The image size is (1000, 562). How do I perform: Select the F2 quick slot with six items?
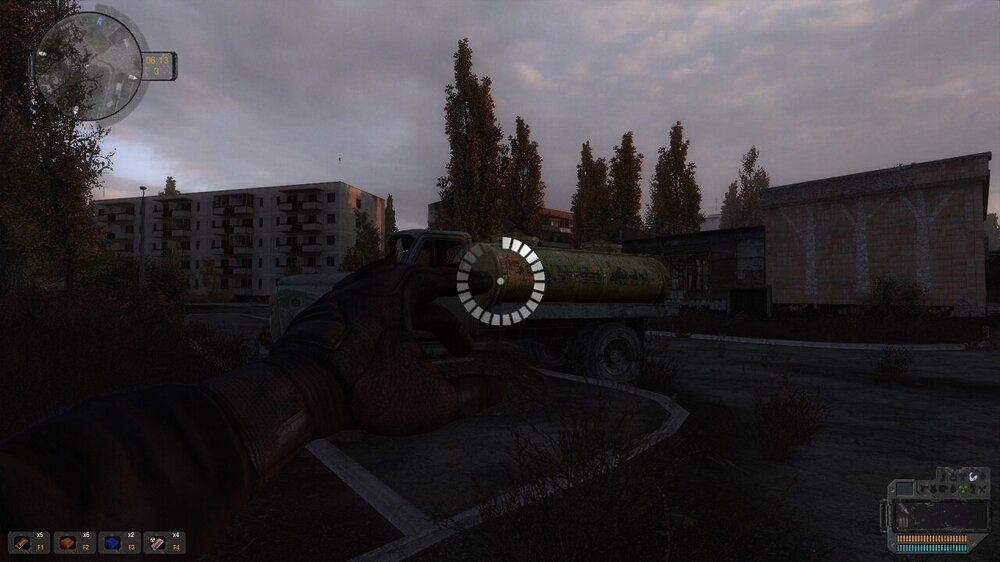pyautogui.click(x=68, y=542)
